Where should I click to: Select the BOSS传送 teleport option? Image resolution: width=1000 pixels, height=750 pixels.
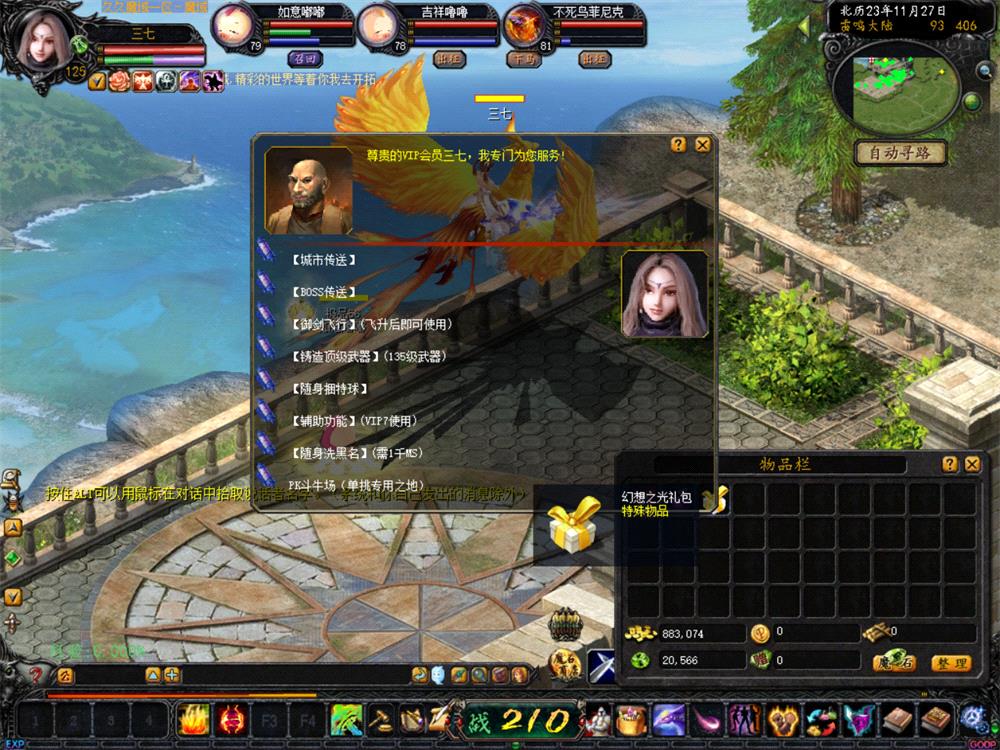pos(323,292)
